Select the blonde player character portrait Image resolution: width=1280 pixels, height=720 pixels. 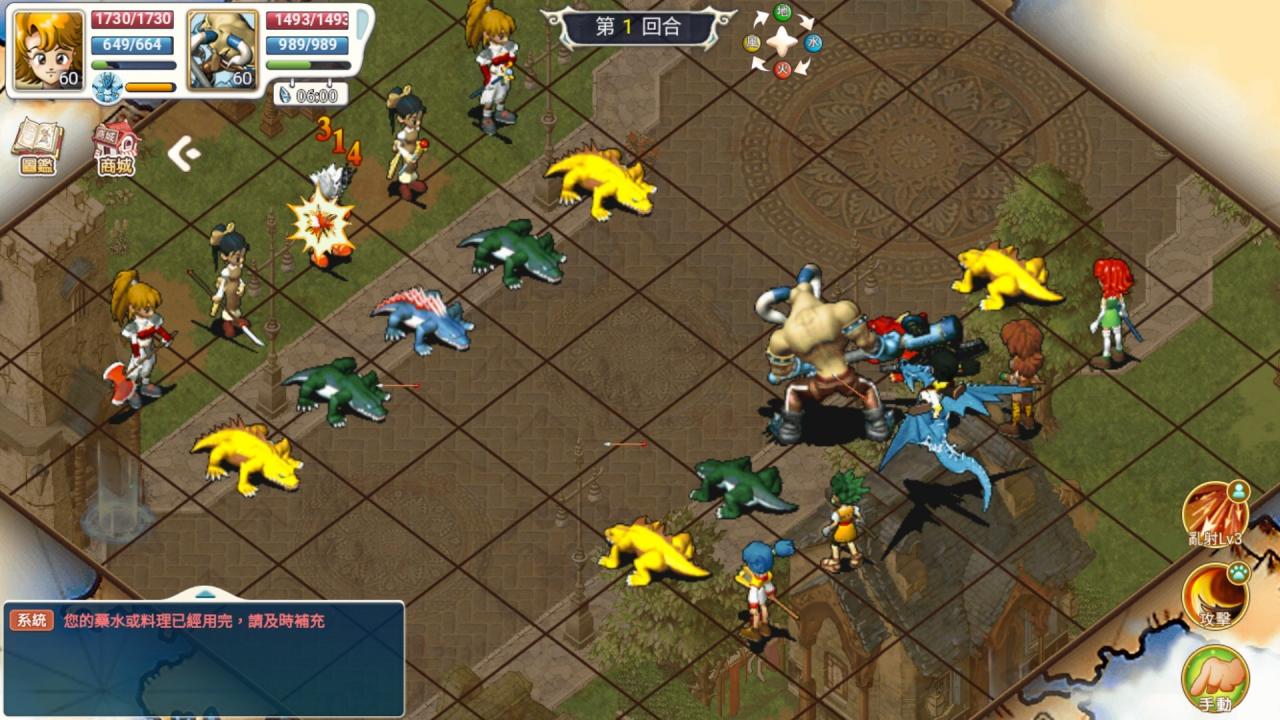click(49, 50)
